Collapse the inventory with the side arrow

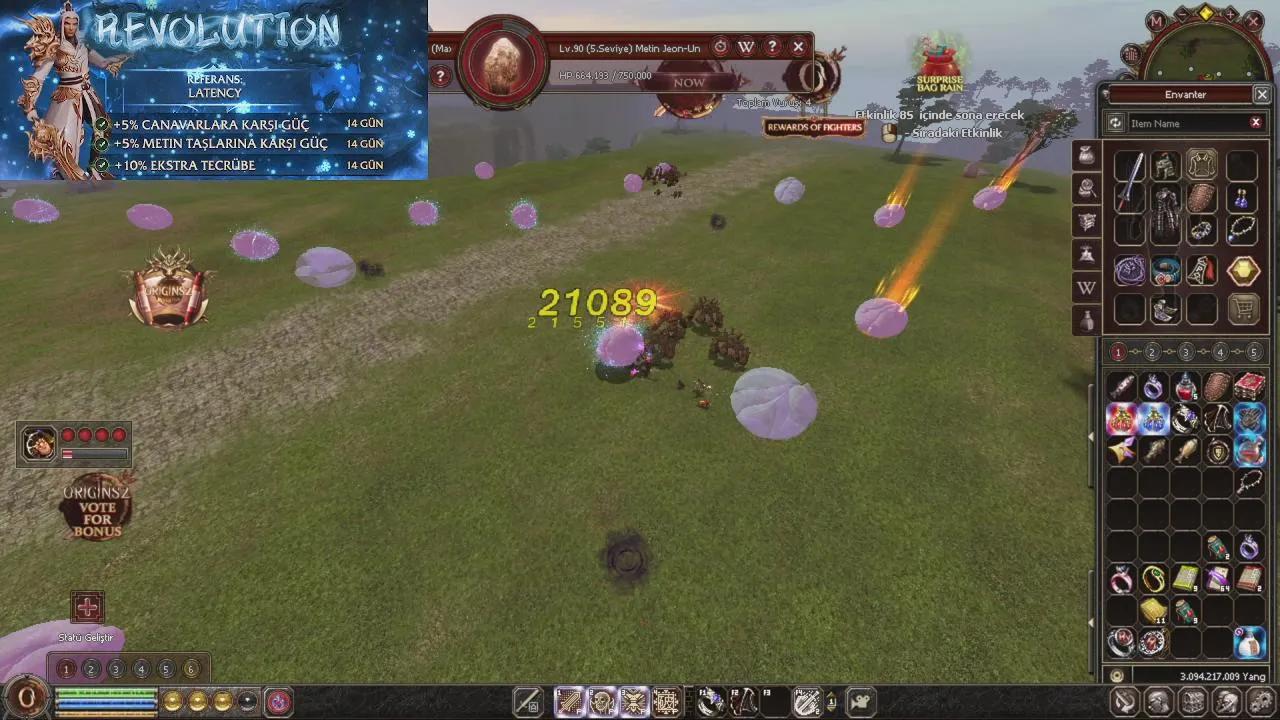[x=1092, y=437]
